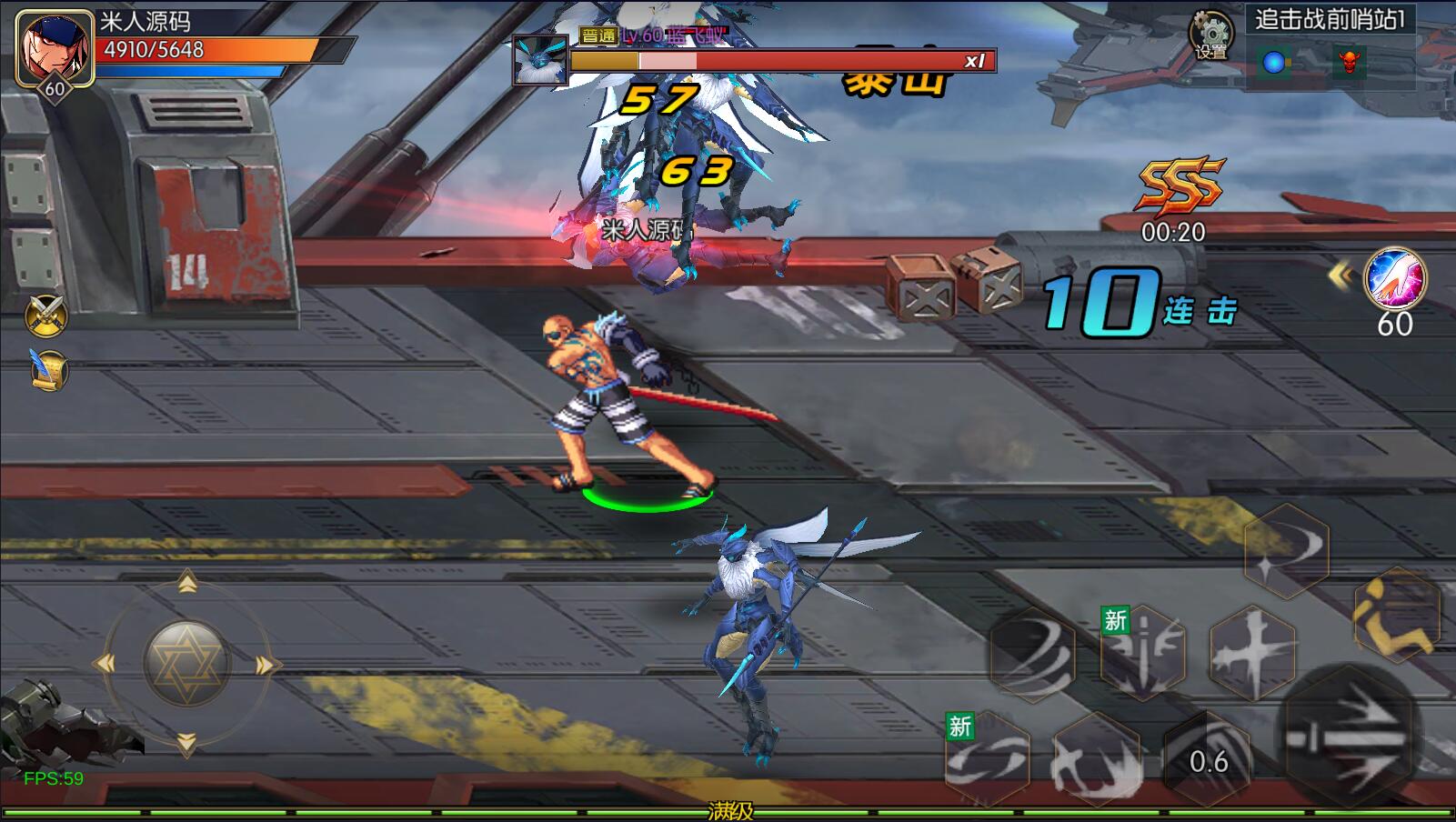The width and height of the screenshot is (1456, 822).
Task: Tap the virtual joystick's up arrow
Action: (x=187, y=583)
